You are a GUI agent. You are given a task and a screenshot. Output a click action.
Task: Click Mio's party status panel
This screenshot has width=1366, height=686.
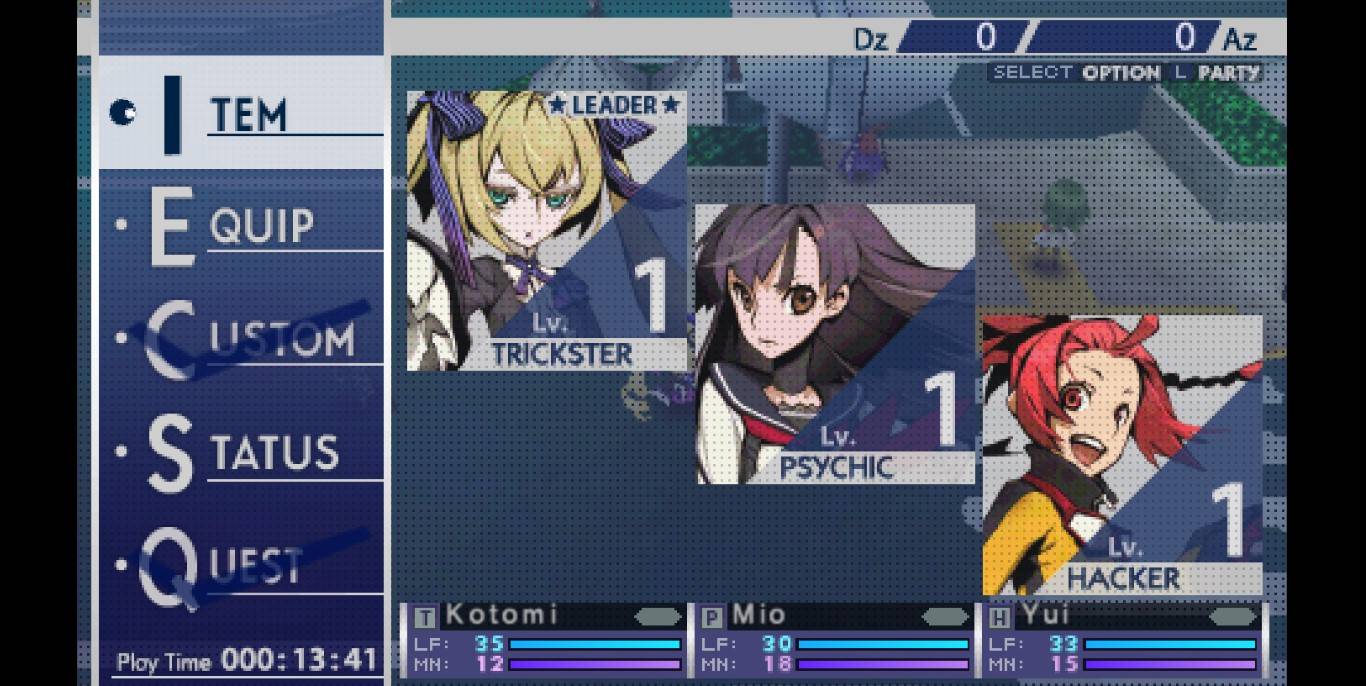coord(834,640)
